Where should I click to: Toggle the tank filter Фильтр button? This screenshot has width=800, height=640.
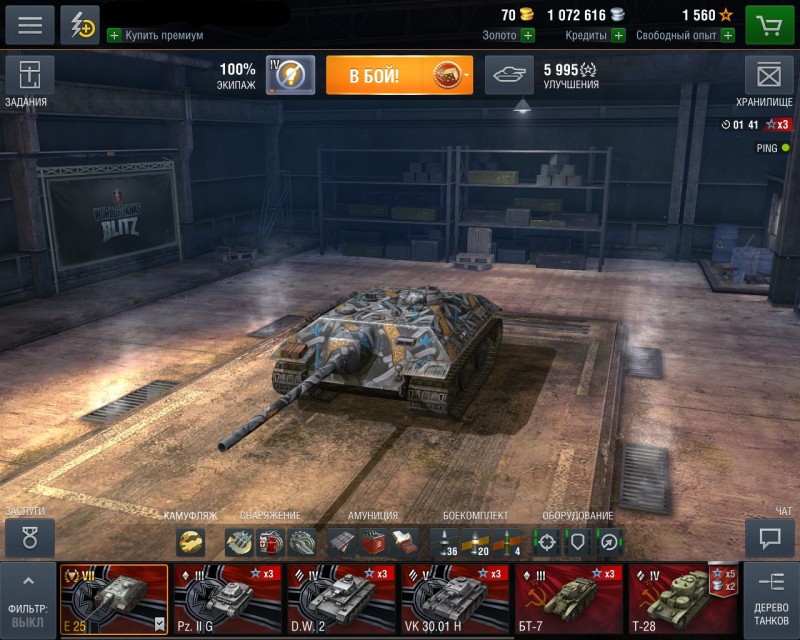click(x=27, y=600)
